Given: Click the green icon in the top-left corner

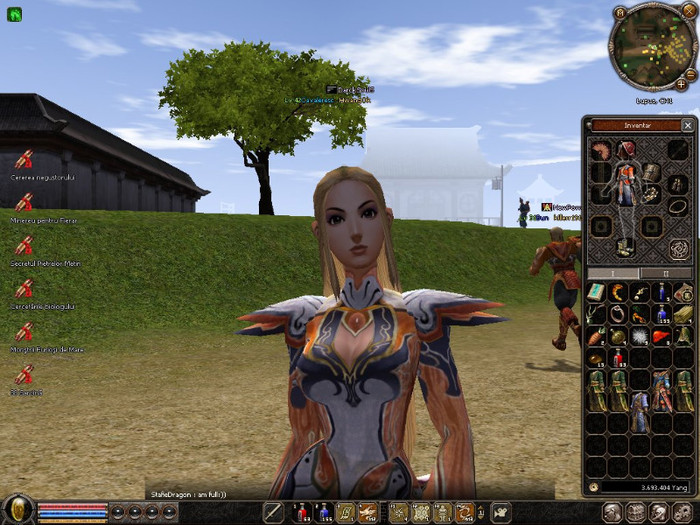Looking at the screenshot, I should coord(15,14).
